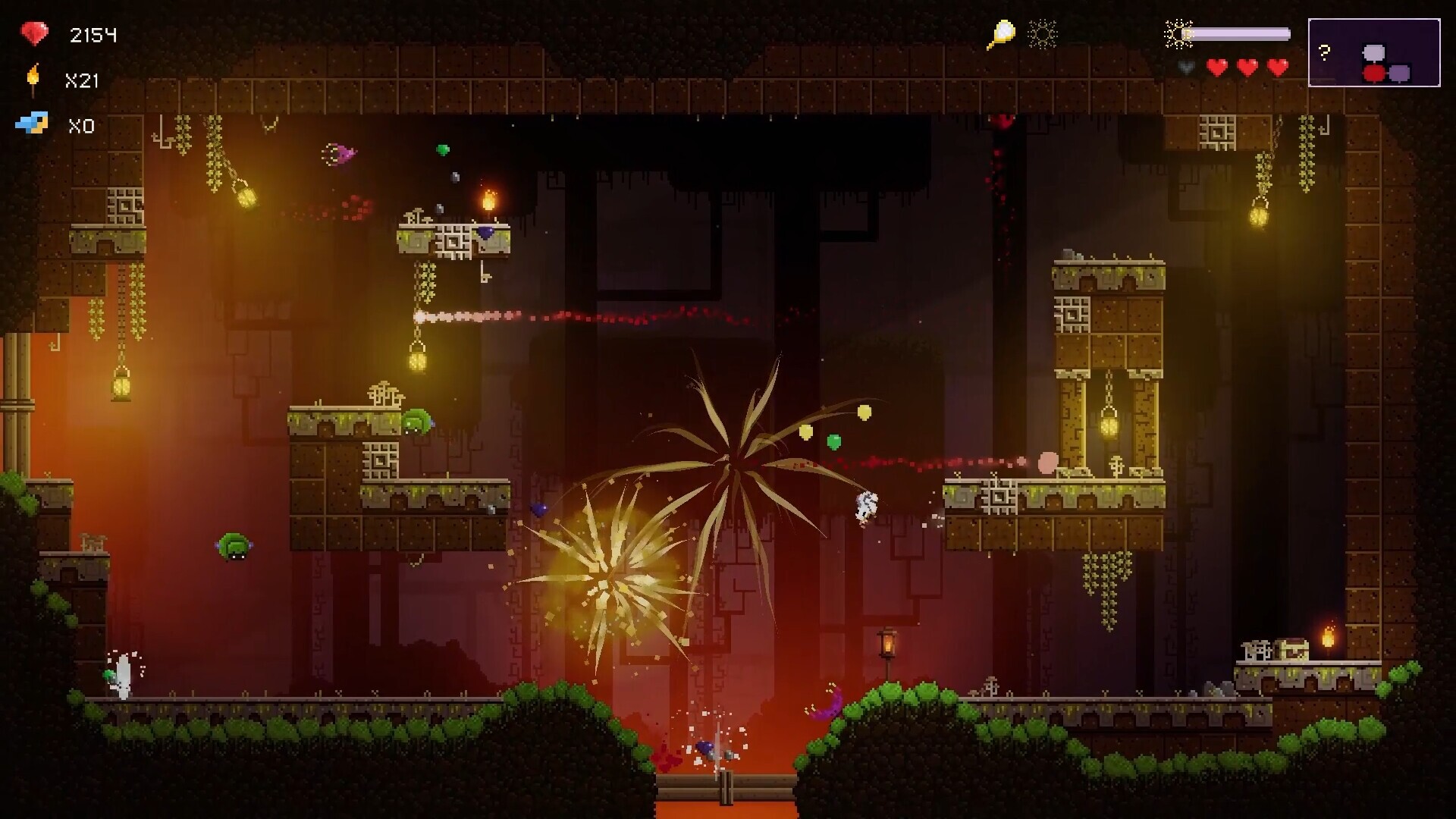The image size is (1456, 819).
Task: Click the question mark in the minimap panel
Action: [1323, 52]
